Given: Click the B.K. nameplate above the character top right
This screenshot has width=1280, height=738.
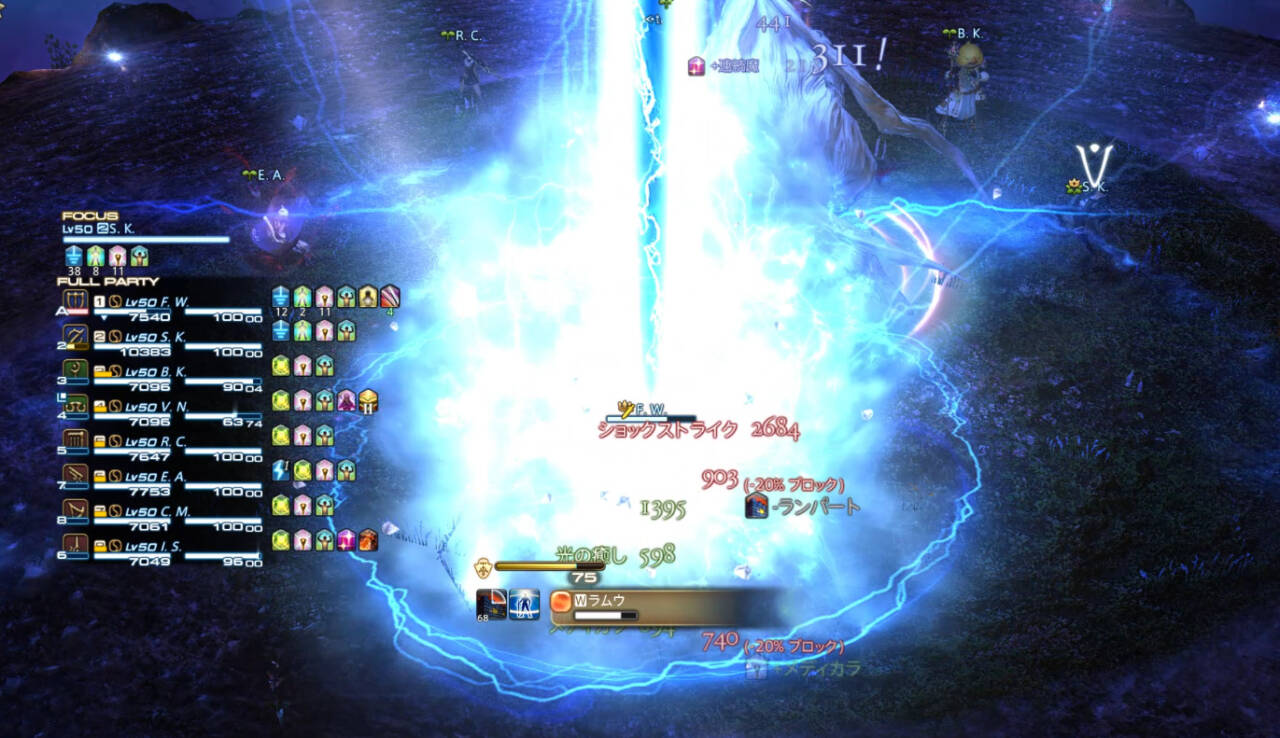Looking at the screenshot, I should click(x=964, y=35).
